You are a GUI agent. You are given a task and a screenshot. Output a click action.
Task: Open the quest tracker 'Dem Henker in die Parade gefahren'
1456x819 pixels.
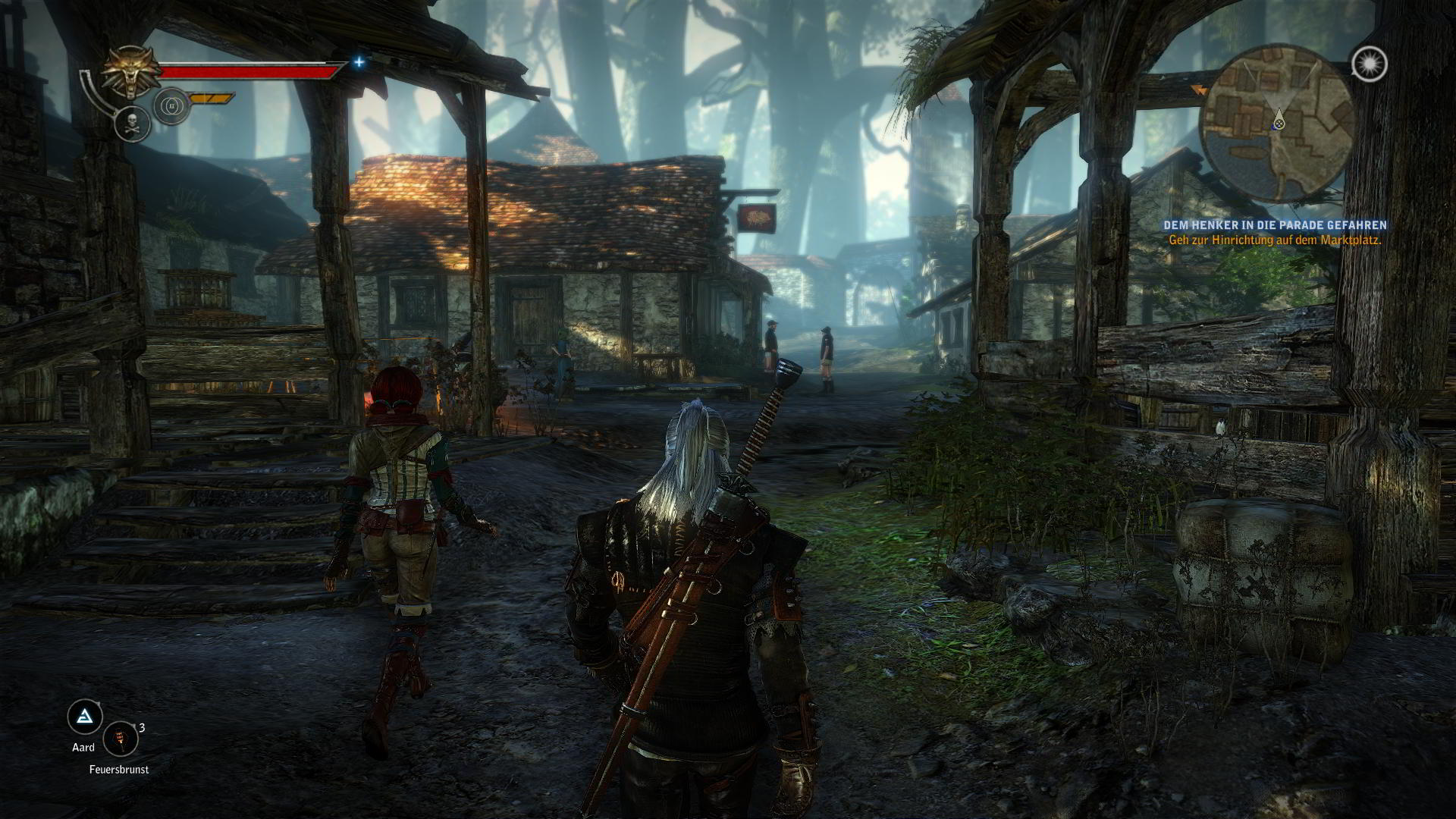(x=1275, y=225)
